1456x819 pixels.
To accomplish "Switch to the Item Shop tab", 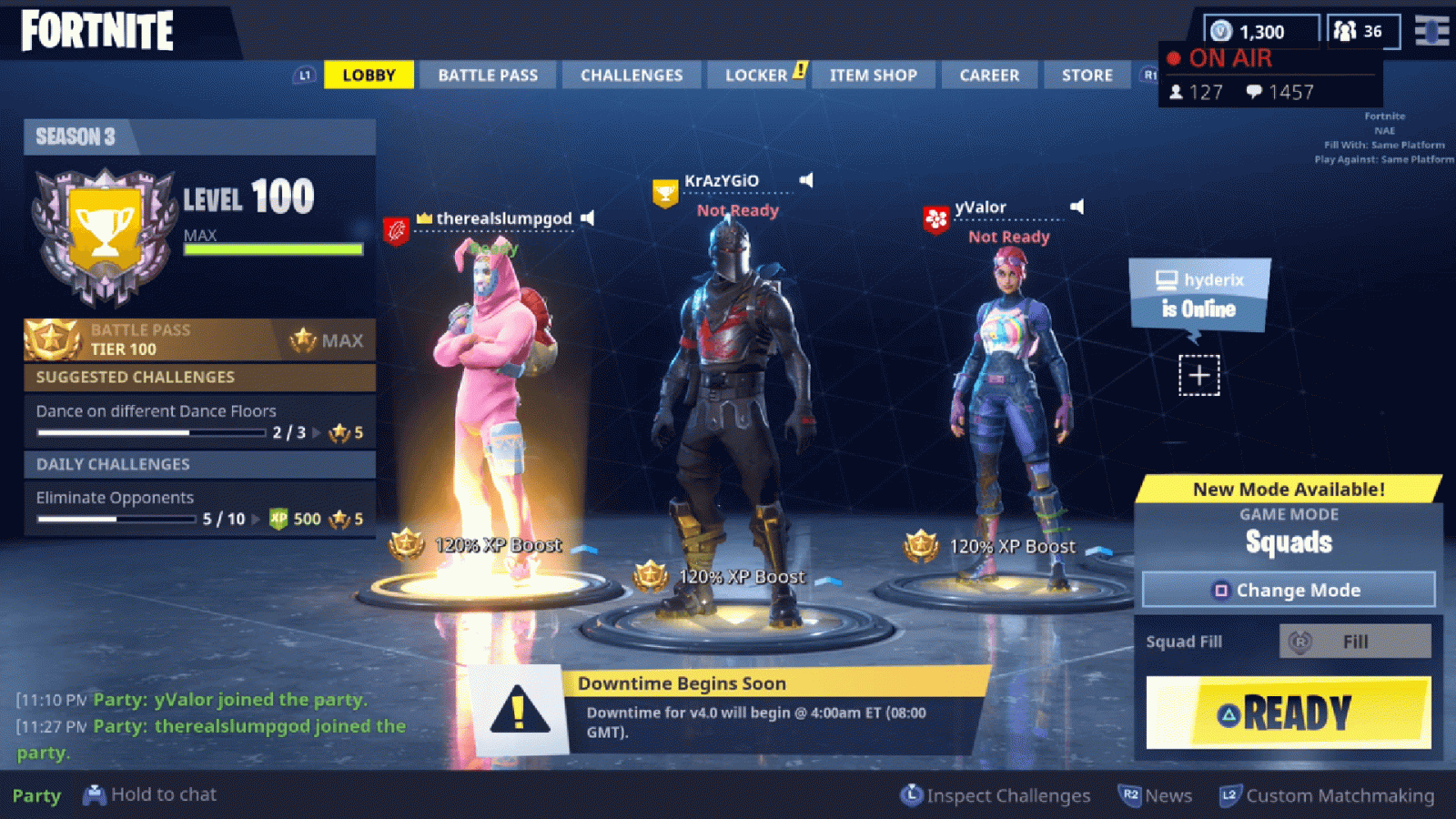I will pos(874,75).
